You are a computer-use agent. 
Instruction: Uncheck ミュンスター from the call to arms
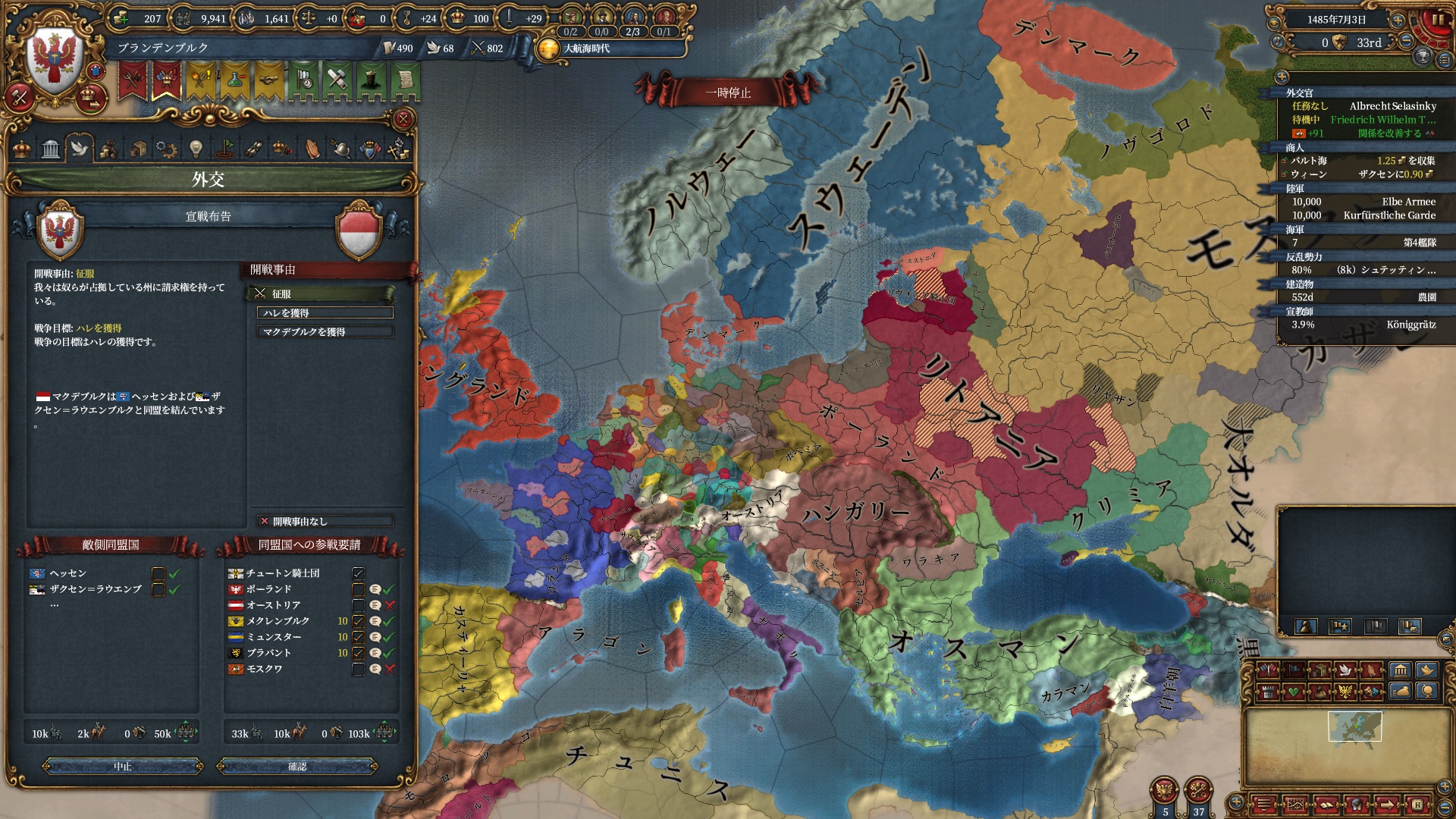(358, 637)
